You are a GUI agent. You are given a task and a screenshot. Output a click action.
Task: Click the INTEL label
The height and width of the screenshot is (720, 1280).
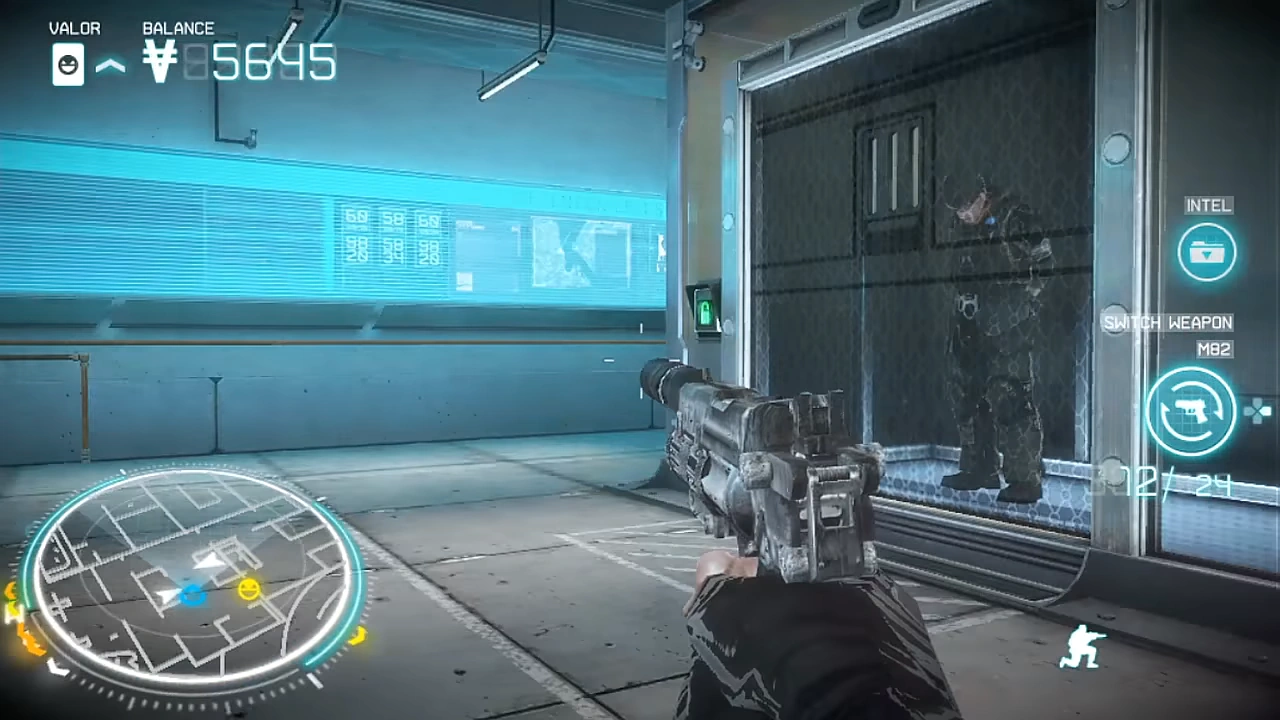[1209, 205]
